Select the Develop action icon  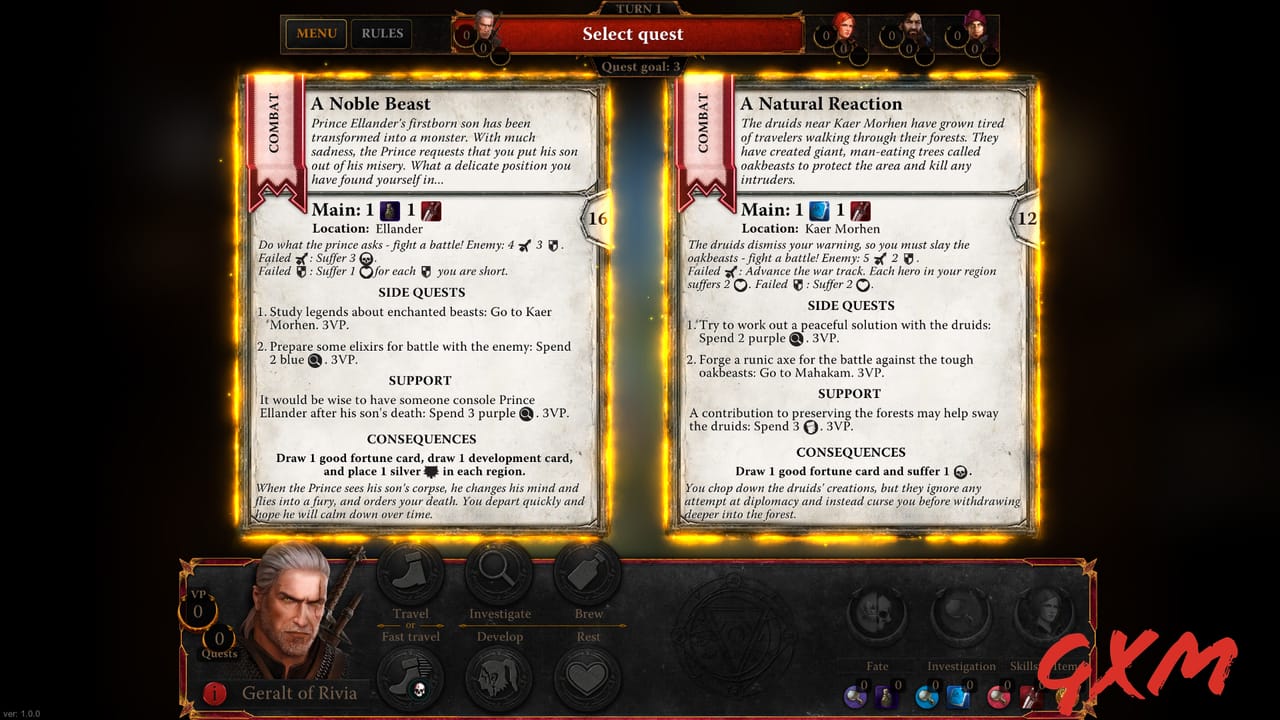(x=498, y=678)
